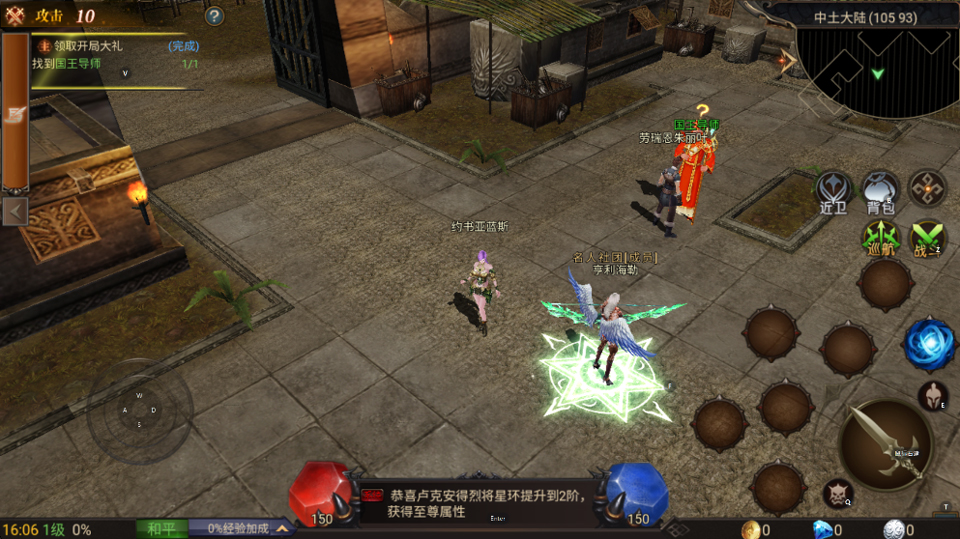Open the 背包 backpack
960x539 pixels.
coord(880,191)
